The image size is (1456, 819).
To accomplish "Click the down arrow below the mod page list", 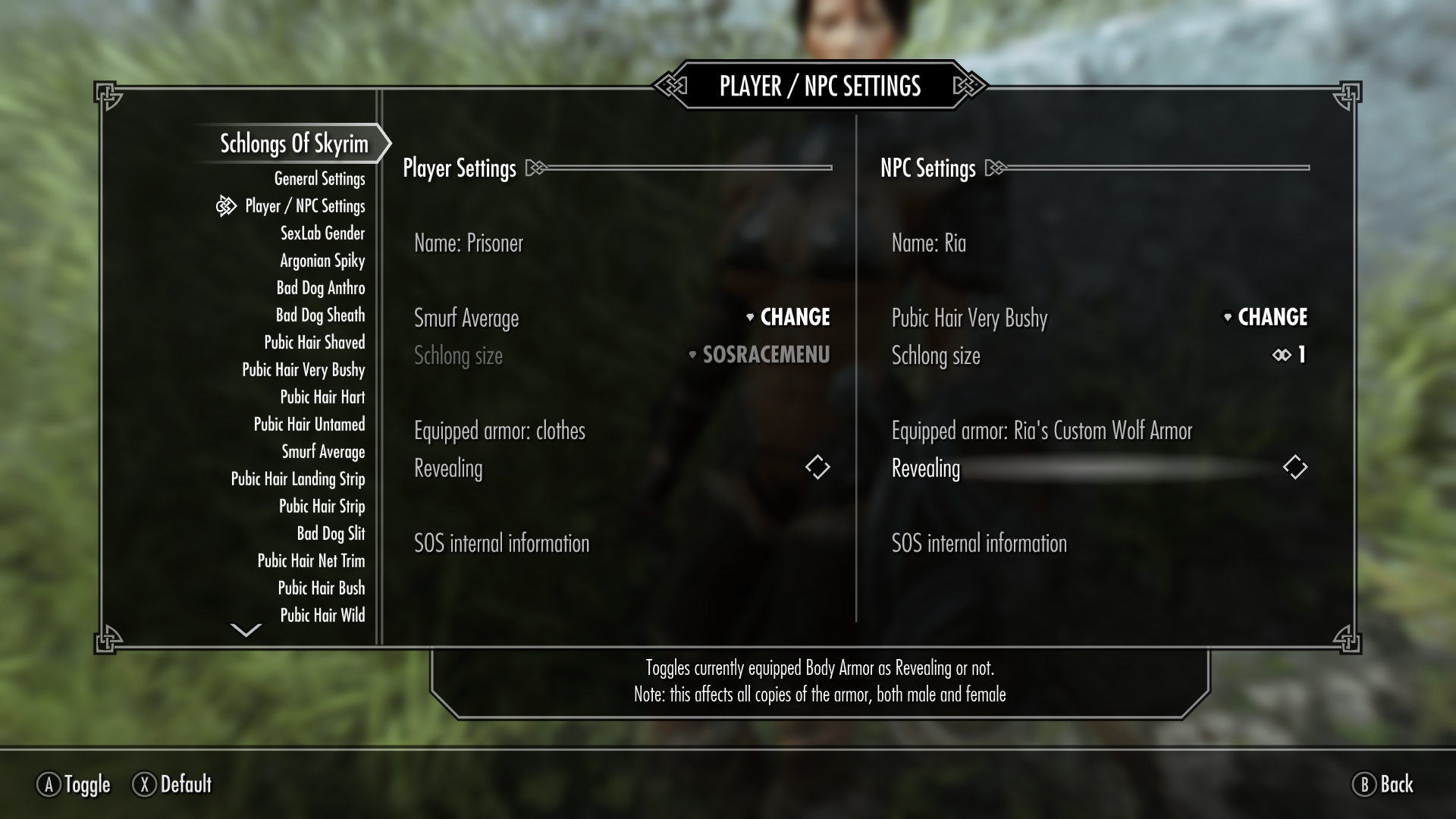I will tap(246, 630).
